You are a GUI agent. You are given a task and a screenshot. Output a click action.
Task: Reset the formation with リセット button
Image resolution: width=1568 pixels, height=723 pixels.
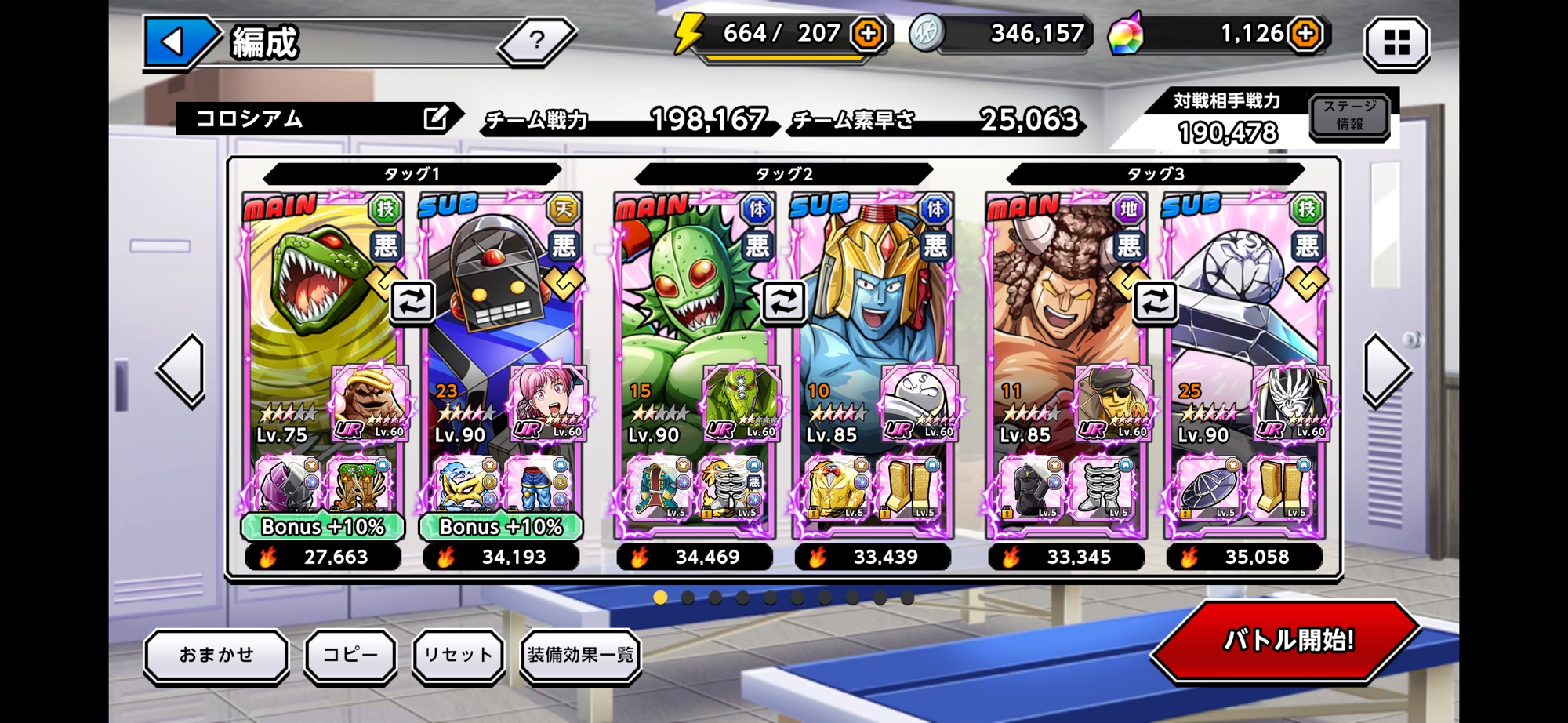pos(458,655)
